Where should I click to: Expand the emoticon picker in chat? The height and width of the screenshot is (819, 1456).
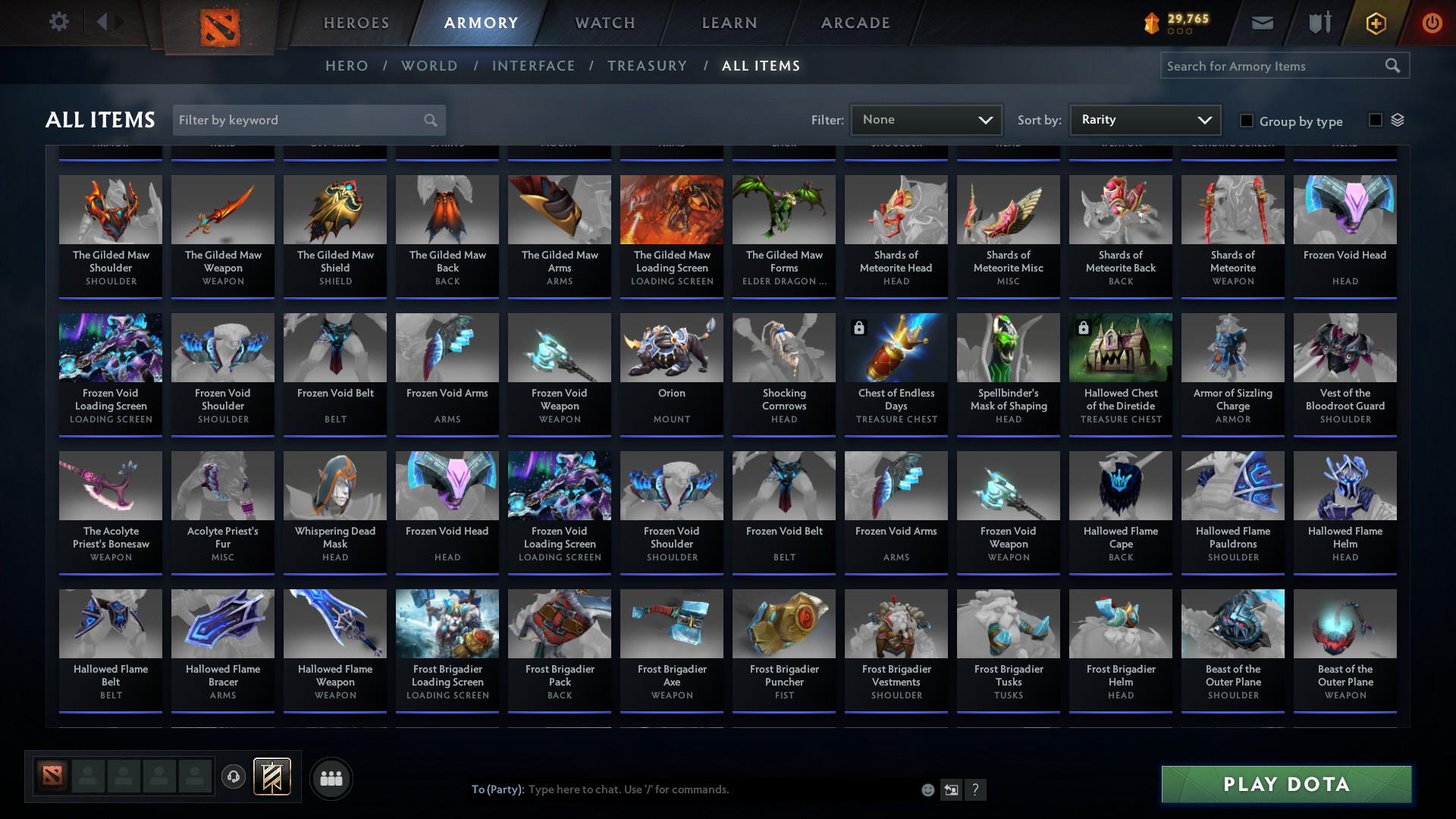(927, 789)
